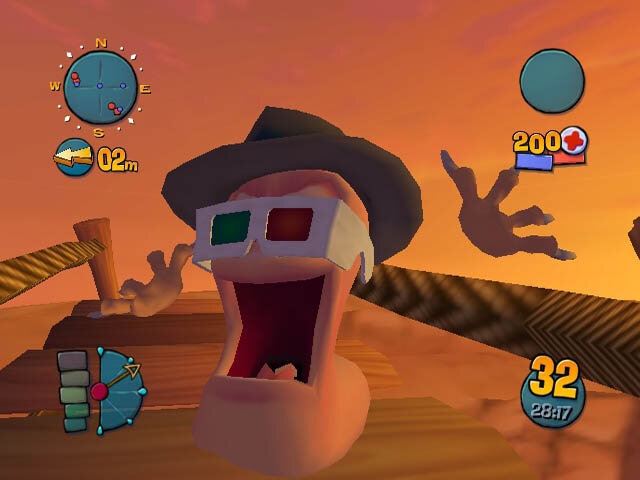This screenshot has height=480, width=640.
Task: Click the circular radar compass minimap
Action: click(x=100, y=88)
